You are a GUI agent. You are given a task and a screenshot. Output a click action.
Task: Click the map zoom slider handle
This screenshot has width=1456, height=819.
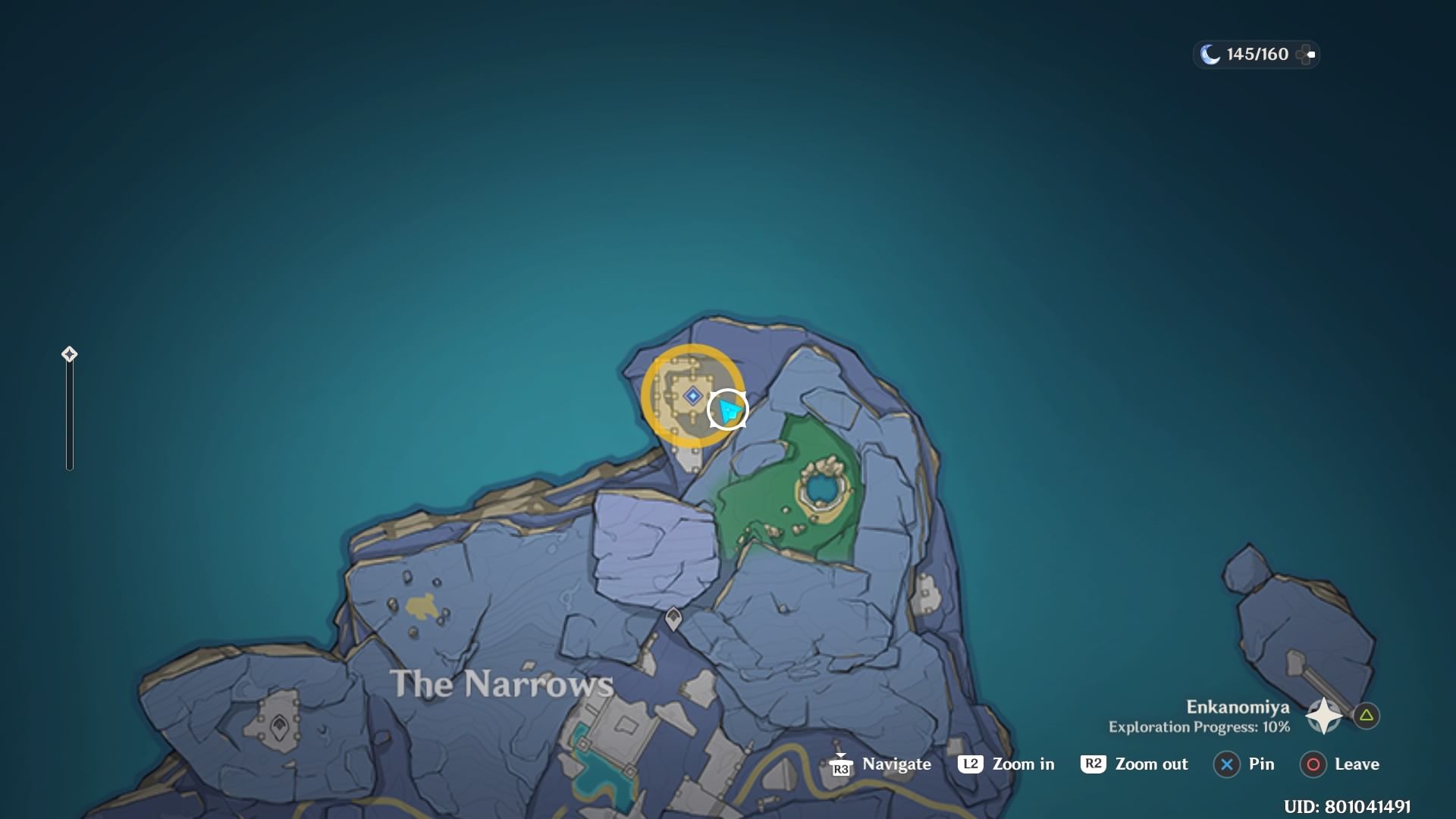69,354
